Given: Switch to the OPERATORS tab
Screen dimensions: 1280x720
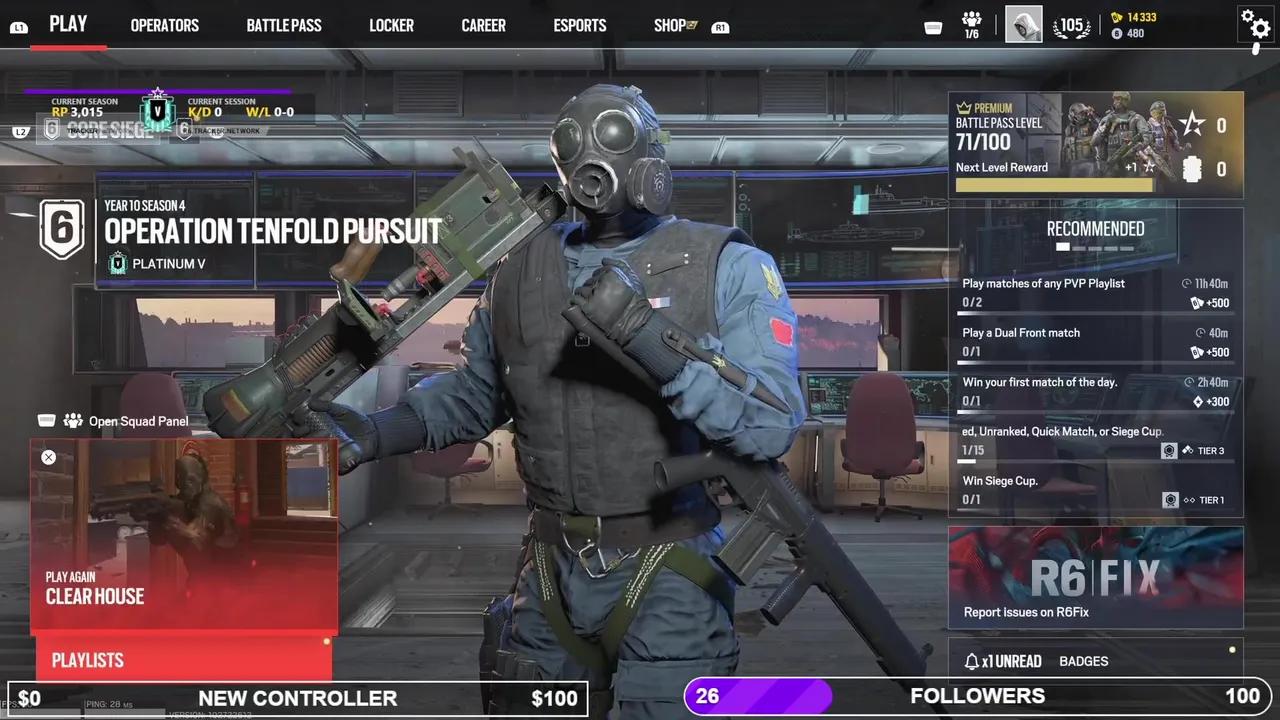Looking at the screenshot, I should (x=164, y=25).
